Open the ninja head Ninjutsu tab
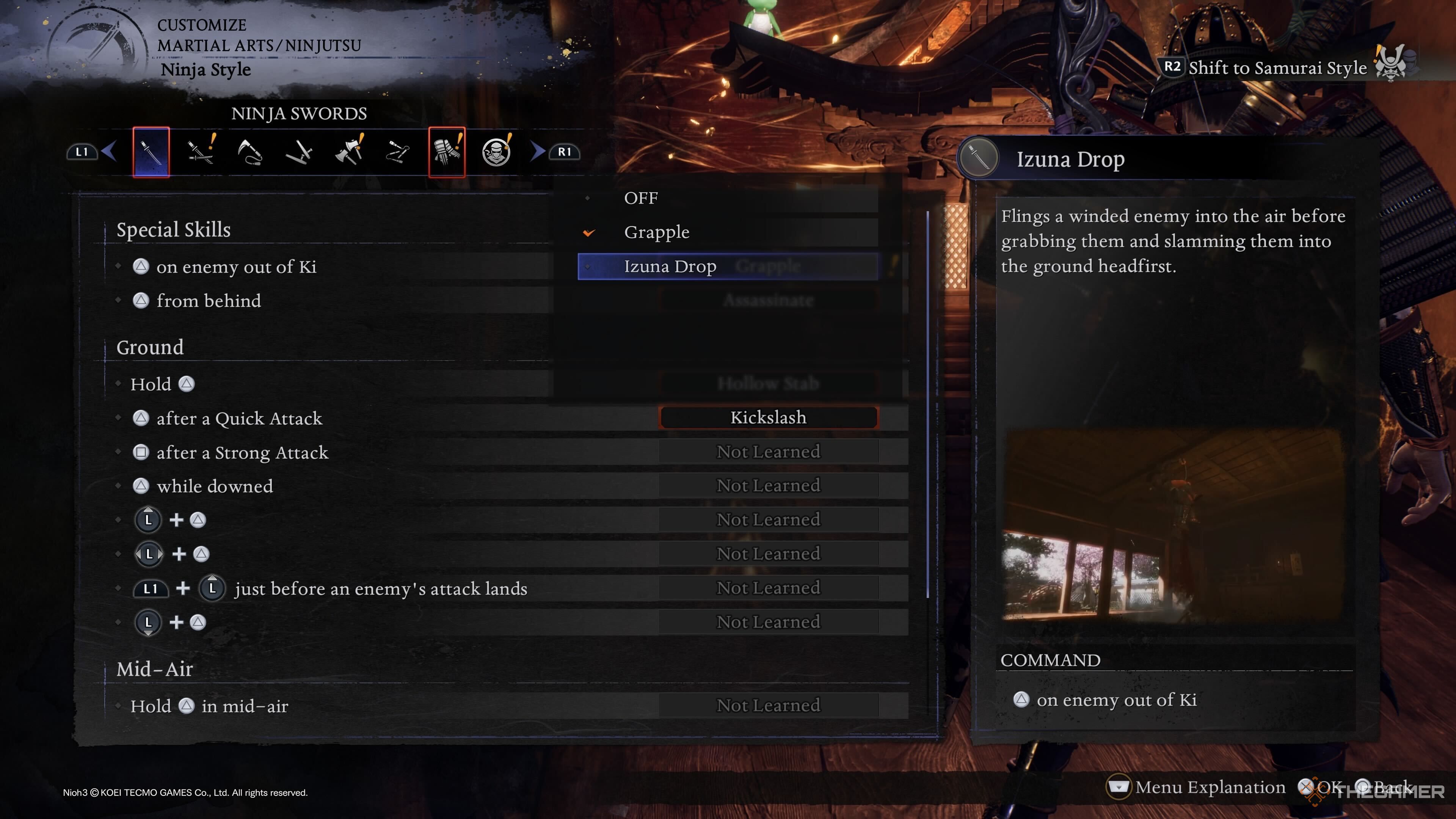Viewport: 1456px width, 819px height. 496,152
